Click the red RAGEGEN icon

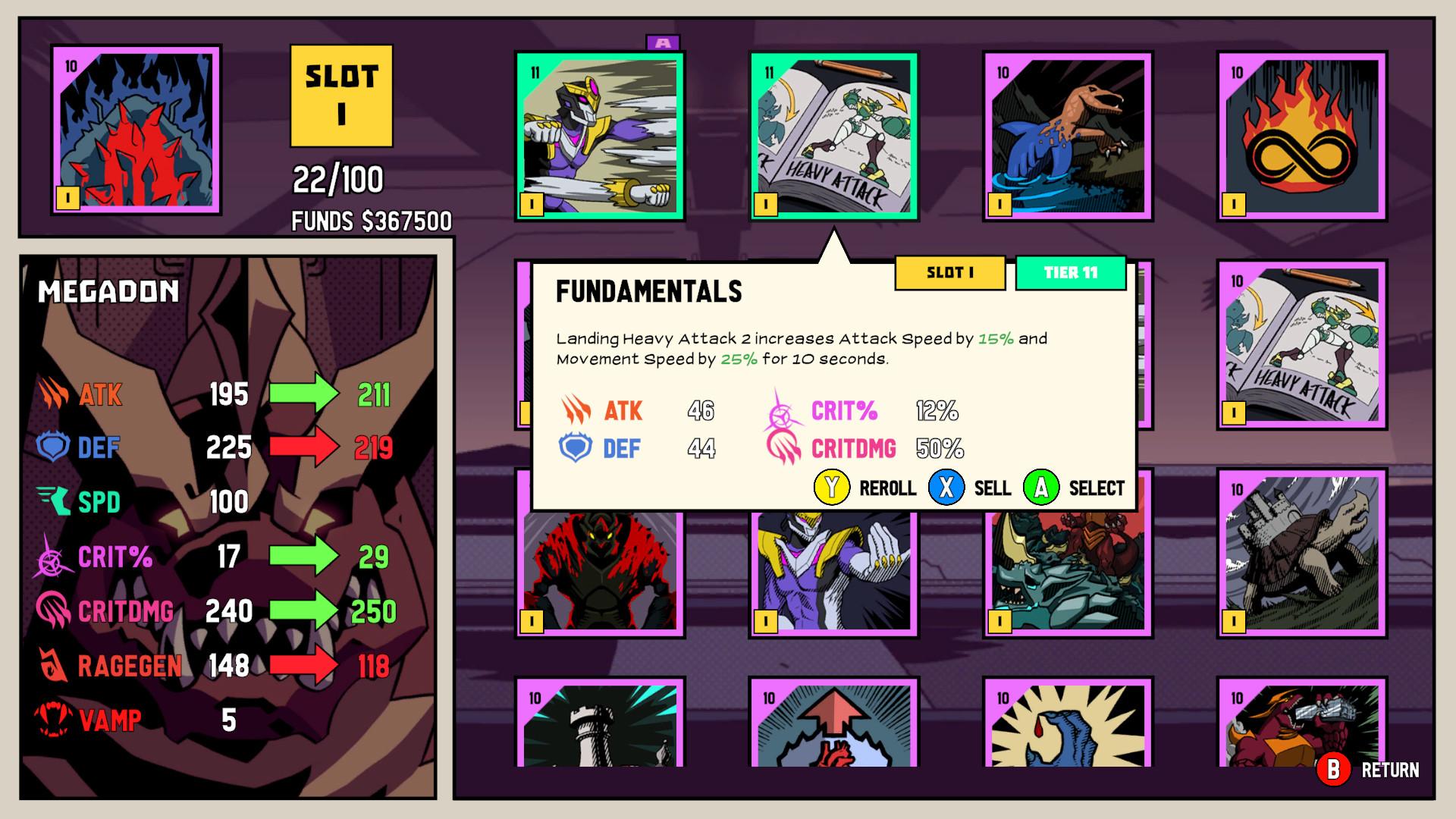click(52, 666)
